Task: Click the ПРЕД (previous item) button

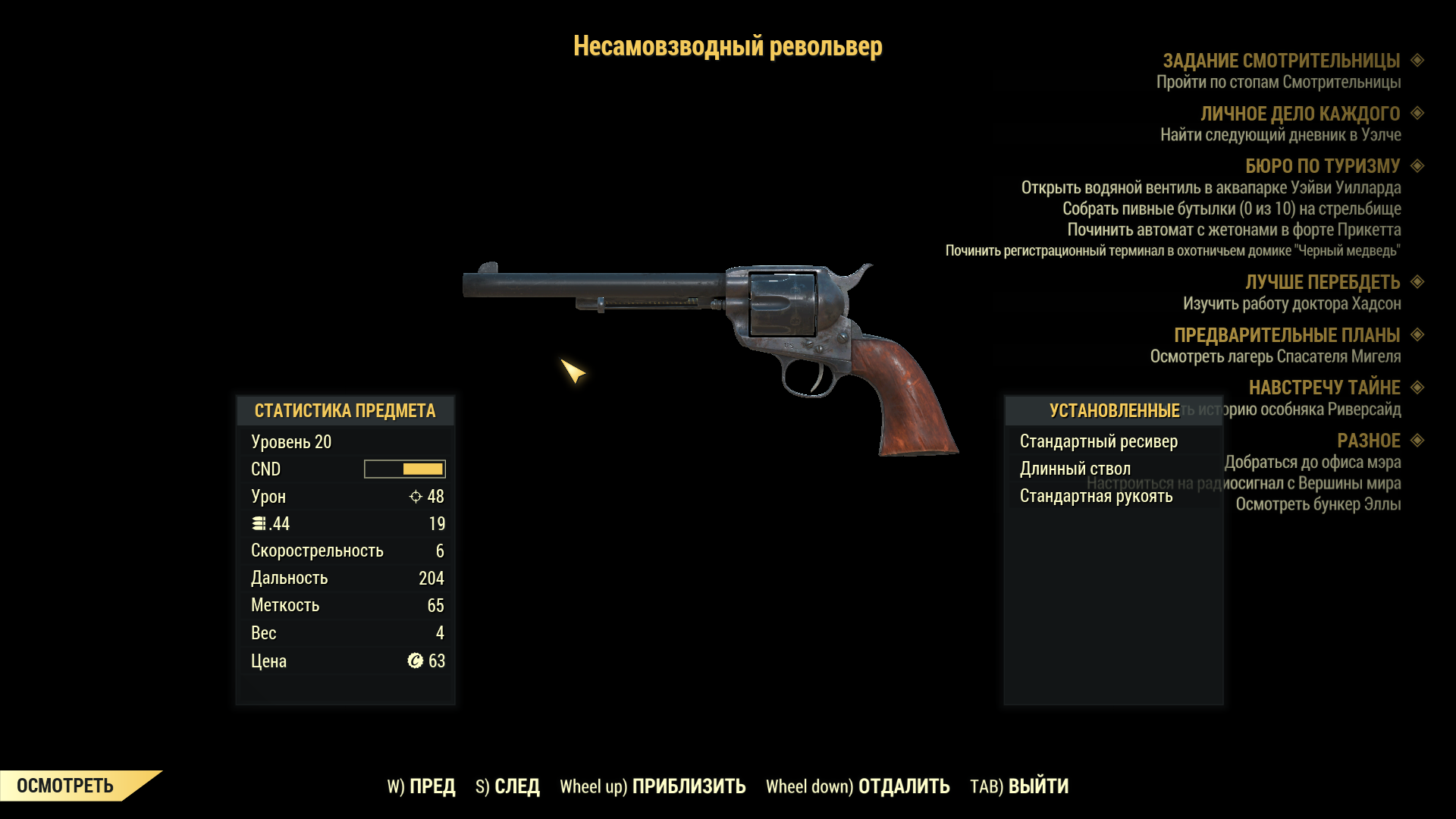Action: click(422, 786)
